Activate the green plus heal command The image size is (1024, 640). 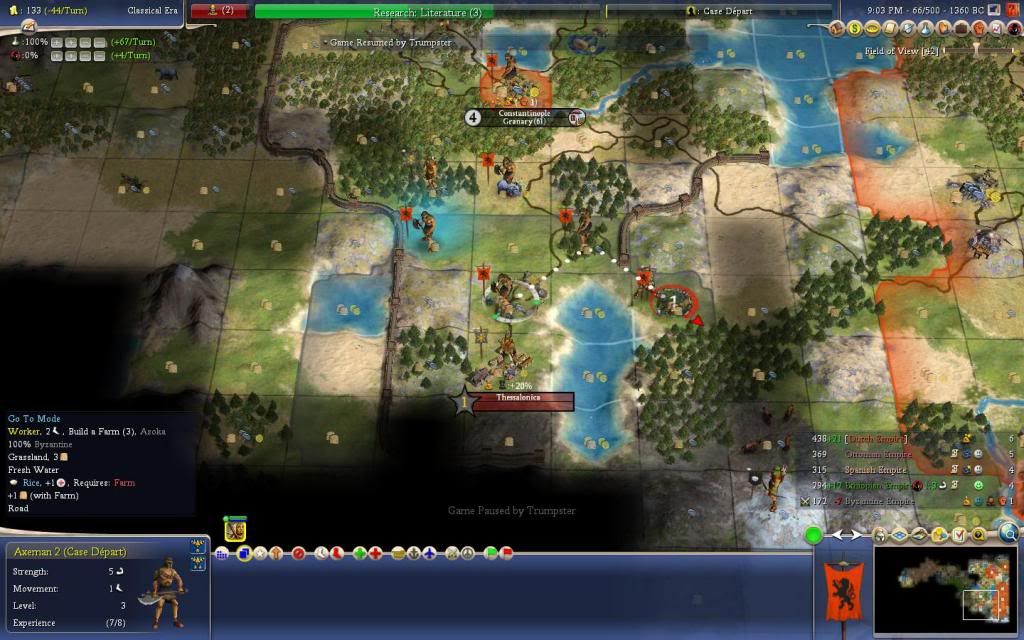(359, 553)
